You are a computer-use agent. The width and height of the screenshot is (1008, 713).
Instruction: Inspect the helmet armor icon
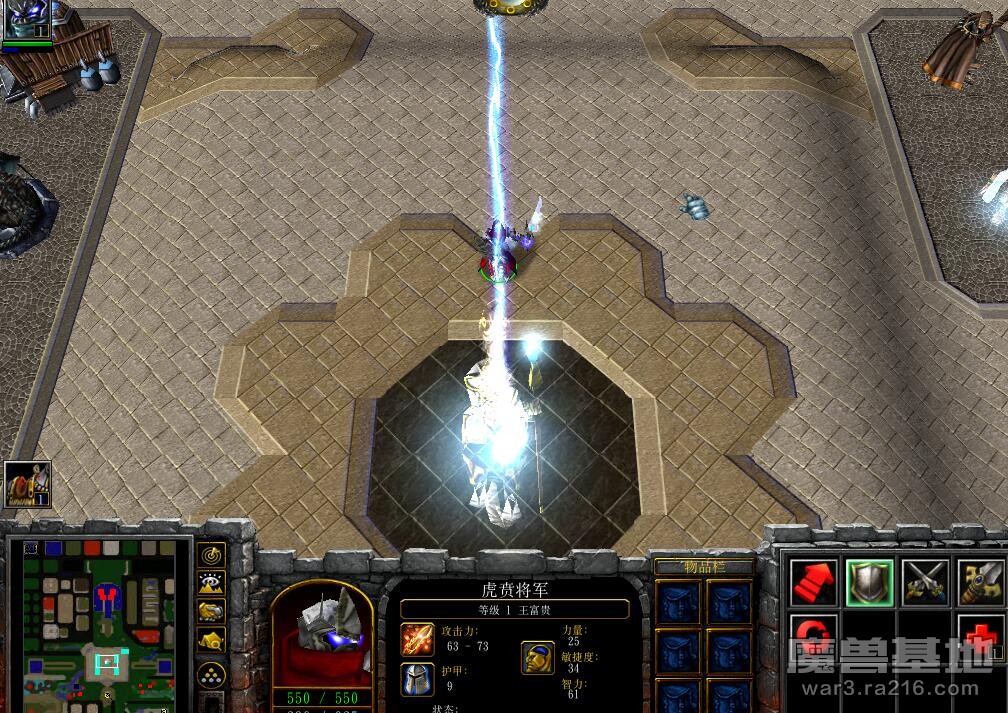tap(418, 679)
